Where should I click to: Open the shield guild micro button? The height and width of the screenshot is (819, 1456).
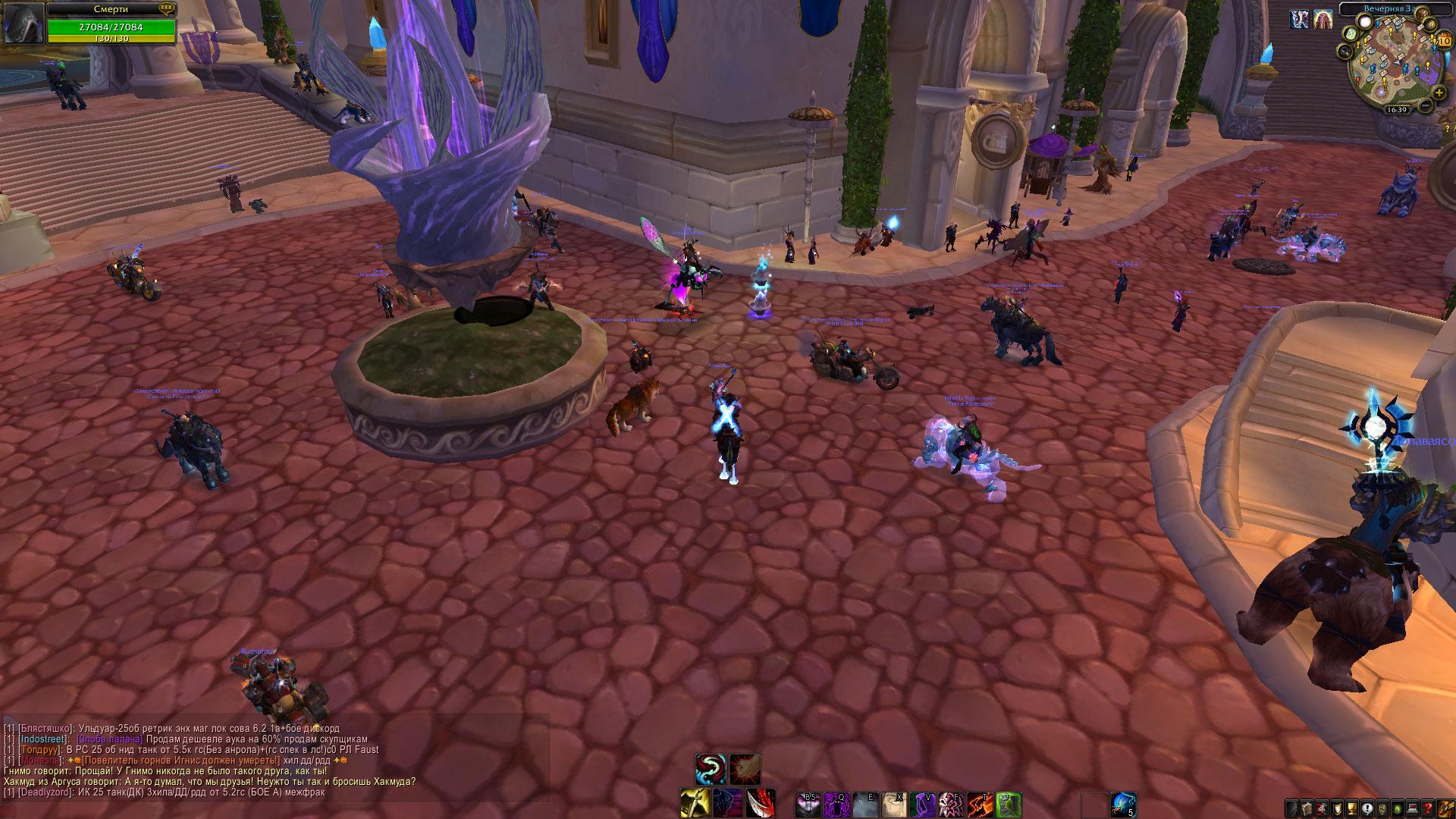[x=1338, y=808]
